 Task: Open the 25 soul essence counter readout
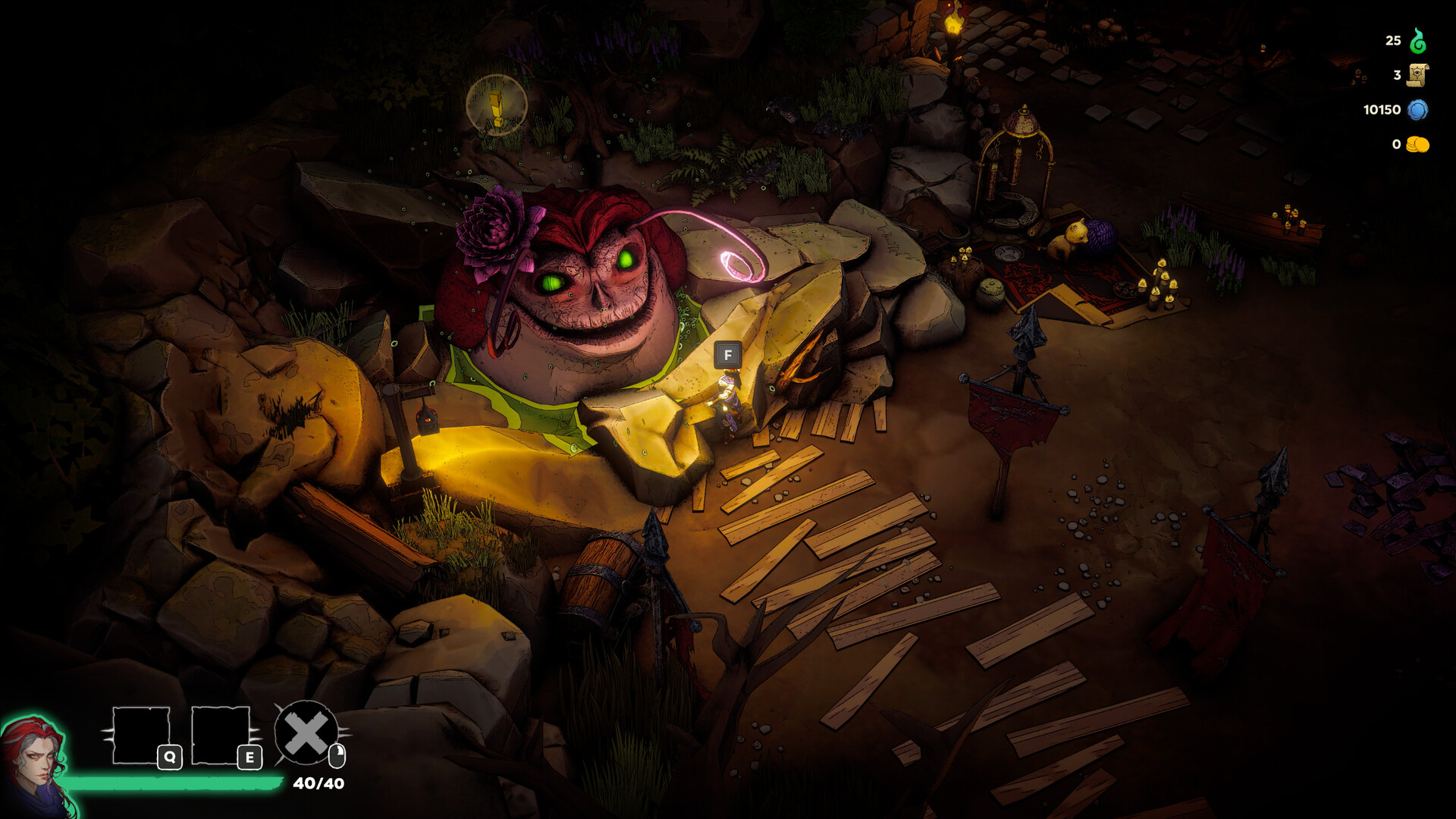coord(1394,41)
